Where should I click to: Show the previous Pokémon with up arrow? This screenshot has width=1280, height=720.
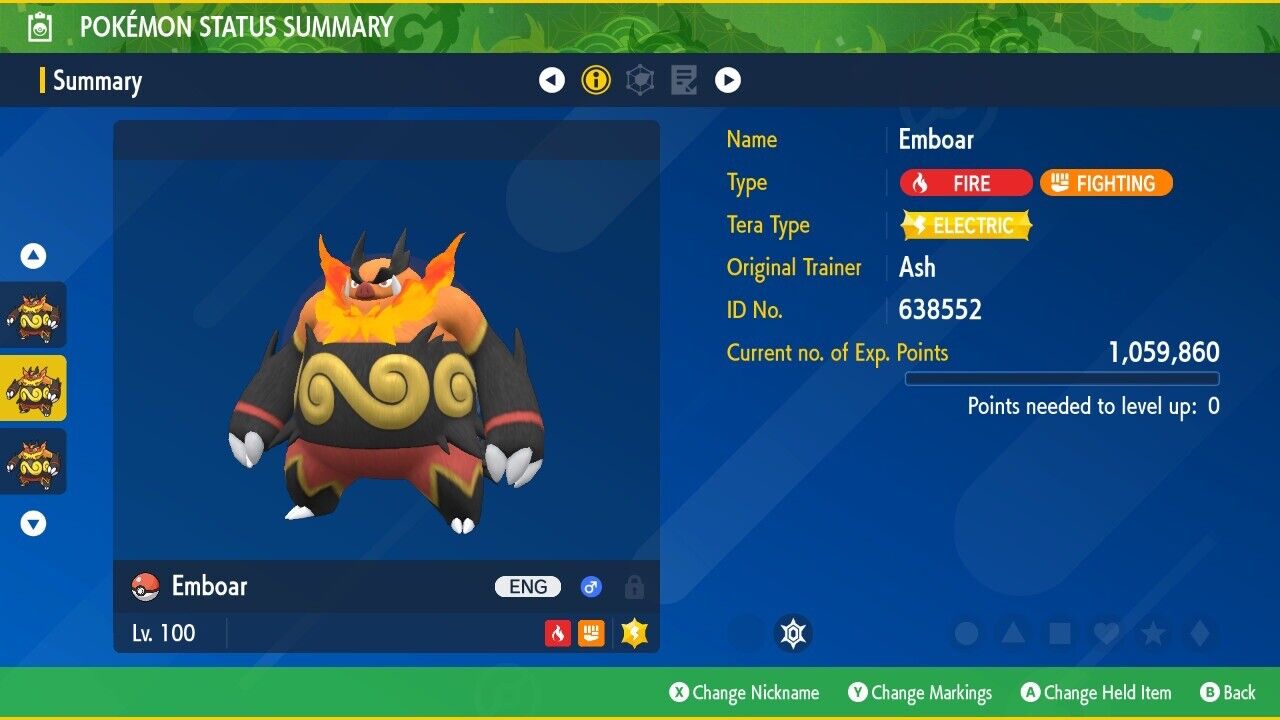pyautogui.click(x=34, y=256)
